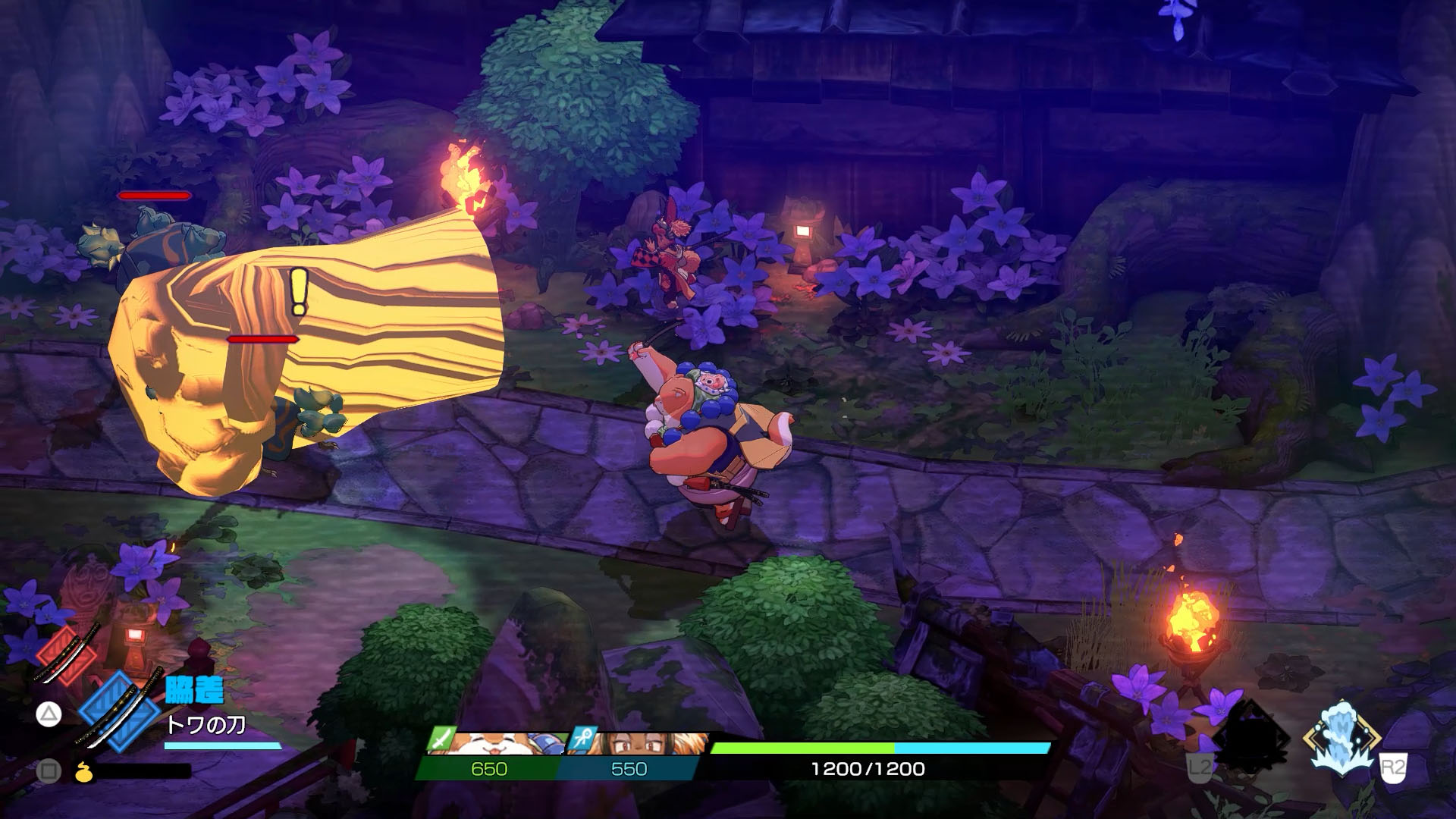This screenshot has width=1456, height=819.
Task: Select the red katana weapon slot
Action: [67, 655]
